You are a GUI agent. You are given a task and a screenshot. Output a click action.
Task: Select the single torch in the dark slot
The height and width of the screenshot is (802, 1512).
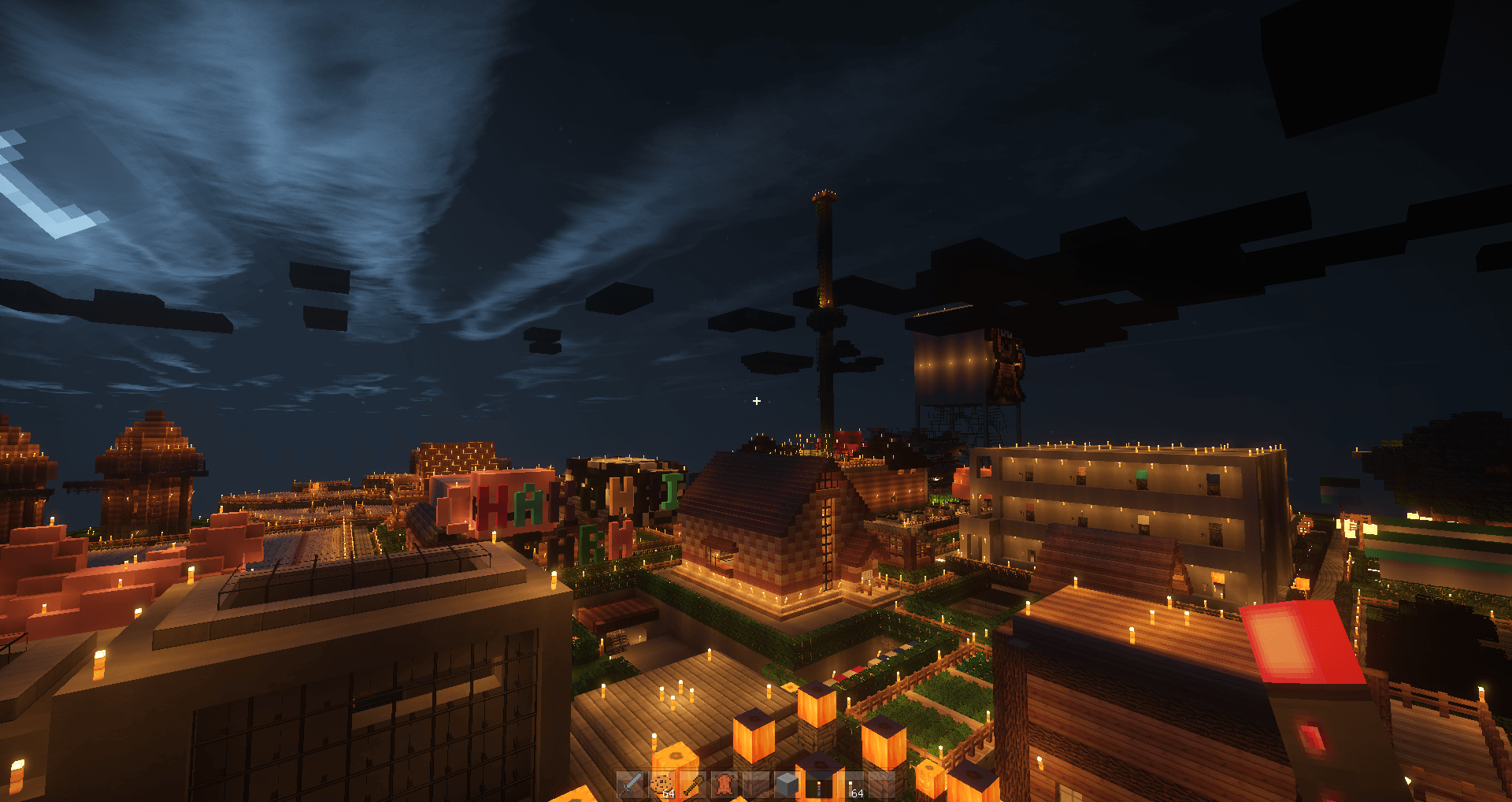819,785
